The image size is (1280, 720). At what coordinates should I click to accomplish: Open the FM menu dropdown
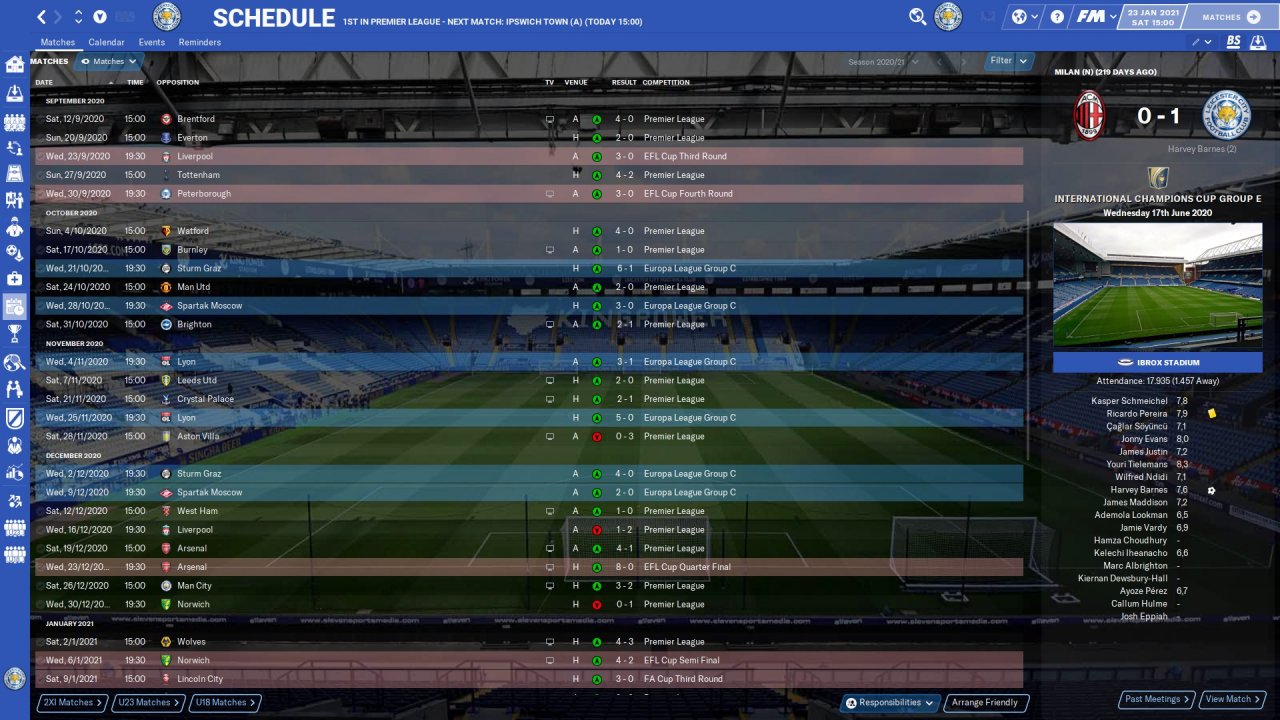click(1097, 17)
